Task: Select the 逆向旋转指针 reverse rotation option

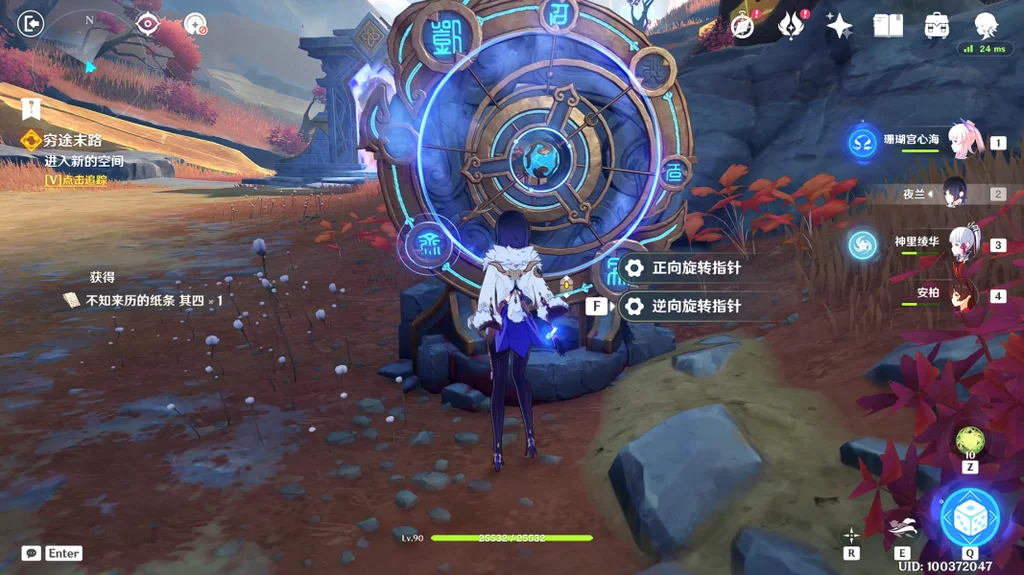Action: 696,306
